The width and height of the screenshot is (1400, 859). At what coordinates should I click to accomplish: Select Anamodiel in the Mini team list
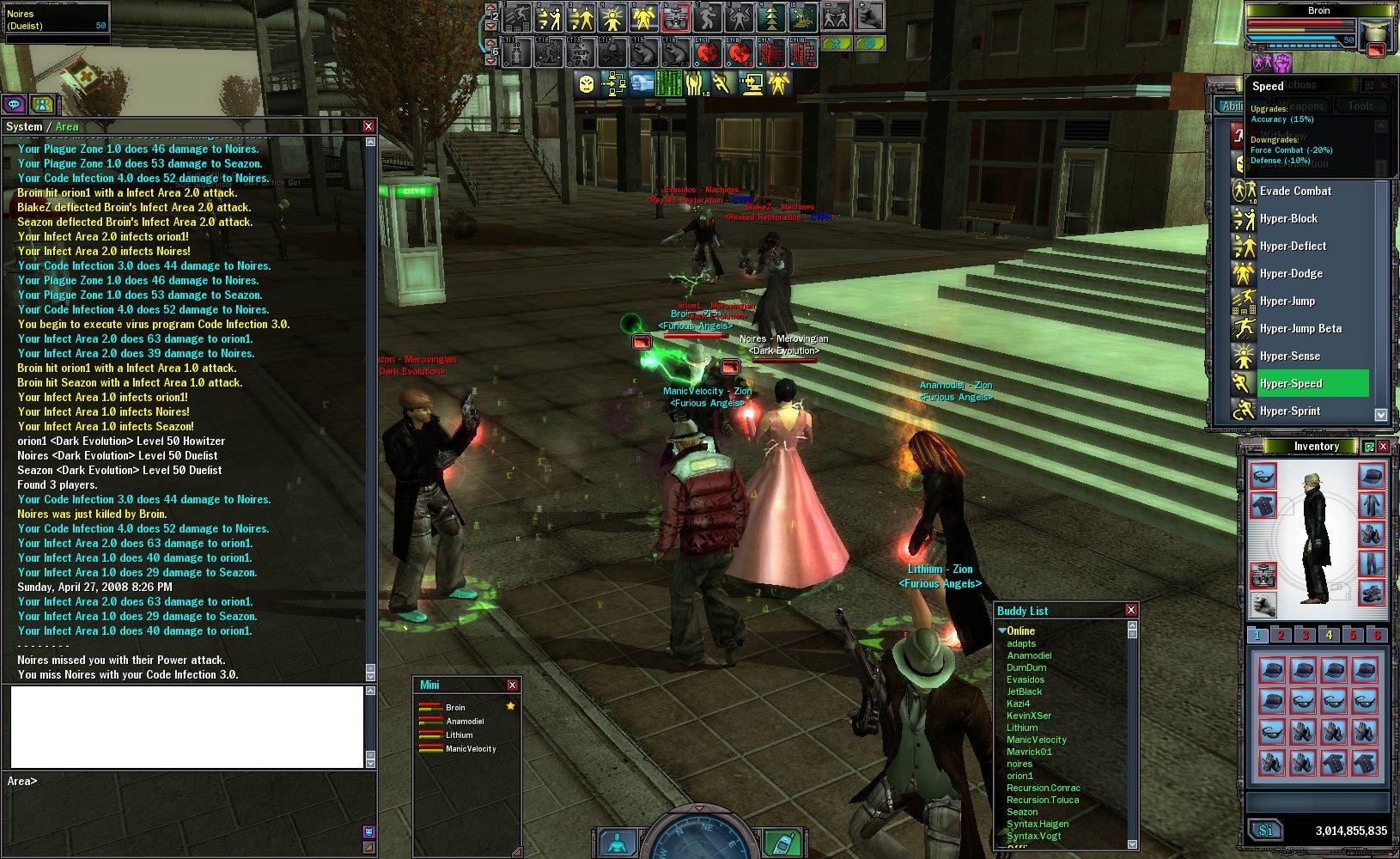pos(465,722)
